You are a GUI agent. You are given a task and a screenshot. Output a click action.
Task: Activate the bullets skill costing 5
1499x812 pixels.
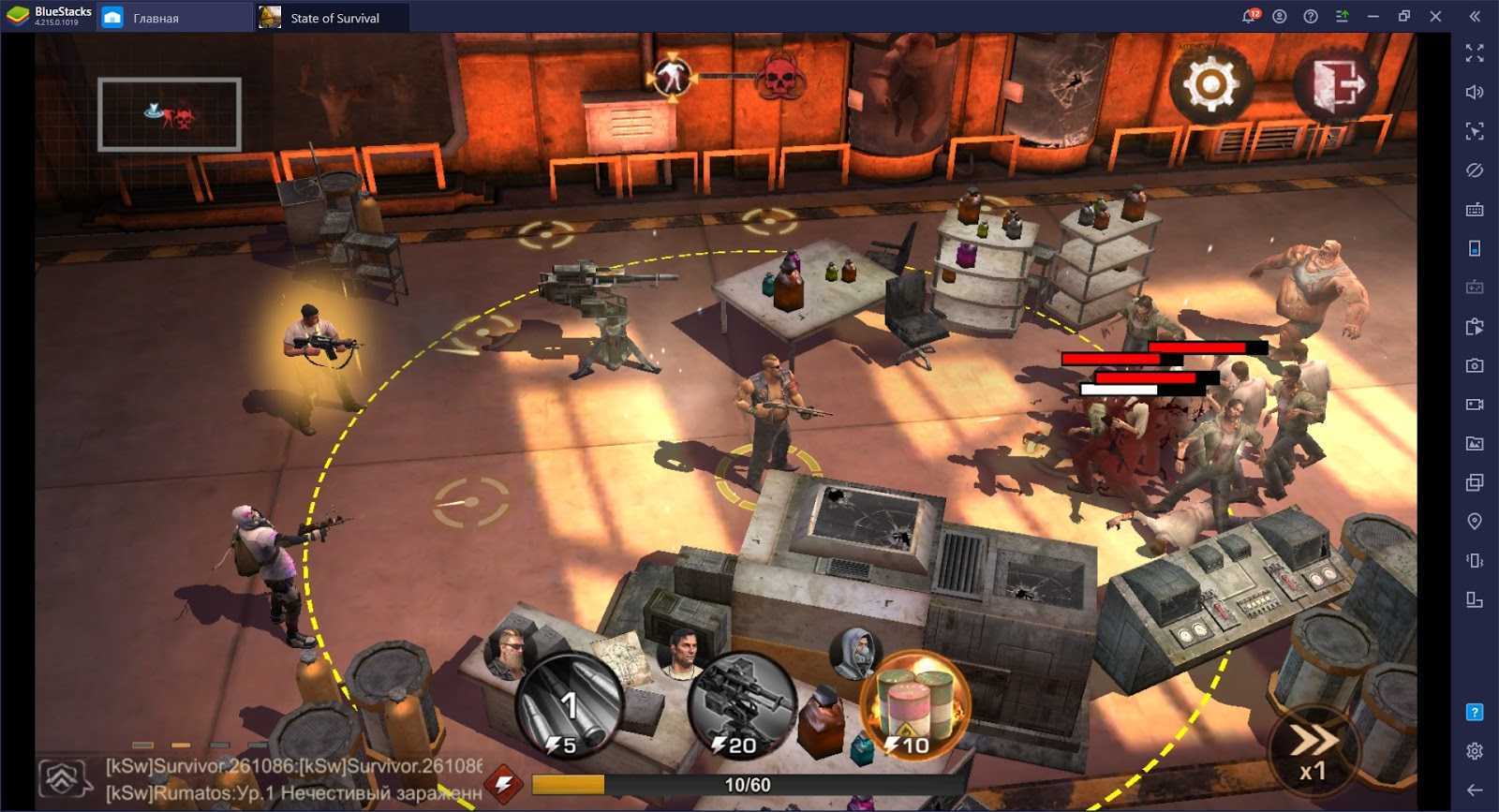569,710
